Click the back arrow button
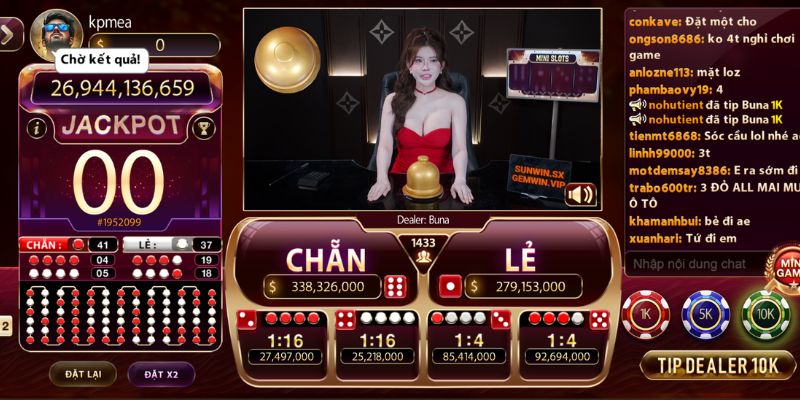 [9, 35]
